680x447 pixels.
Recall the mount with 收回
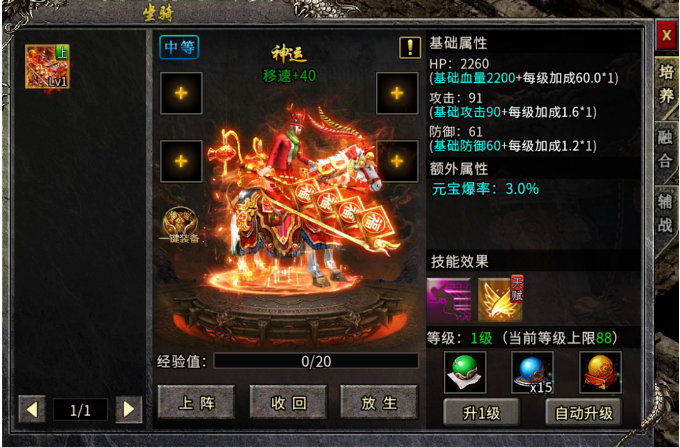(x=288, y=401)
